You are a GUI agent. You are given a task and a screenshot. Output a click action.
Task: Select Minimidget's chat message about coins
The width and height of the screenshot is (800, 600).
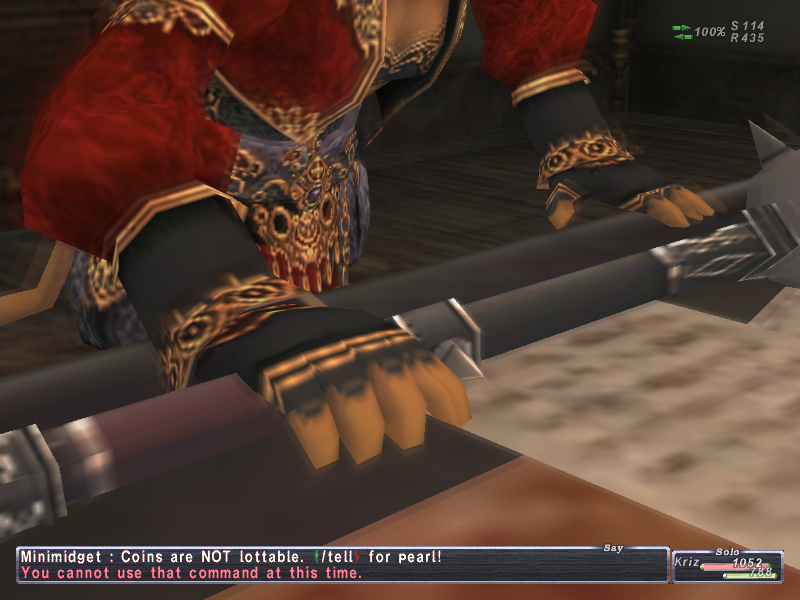[230, 557]
